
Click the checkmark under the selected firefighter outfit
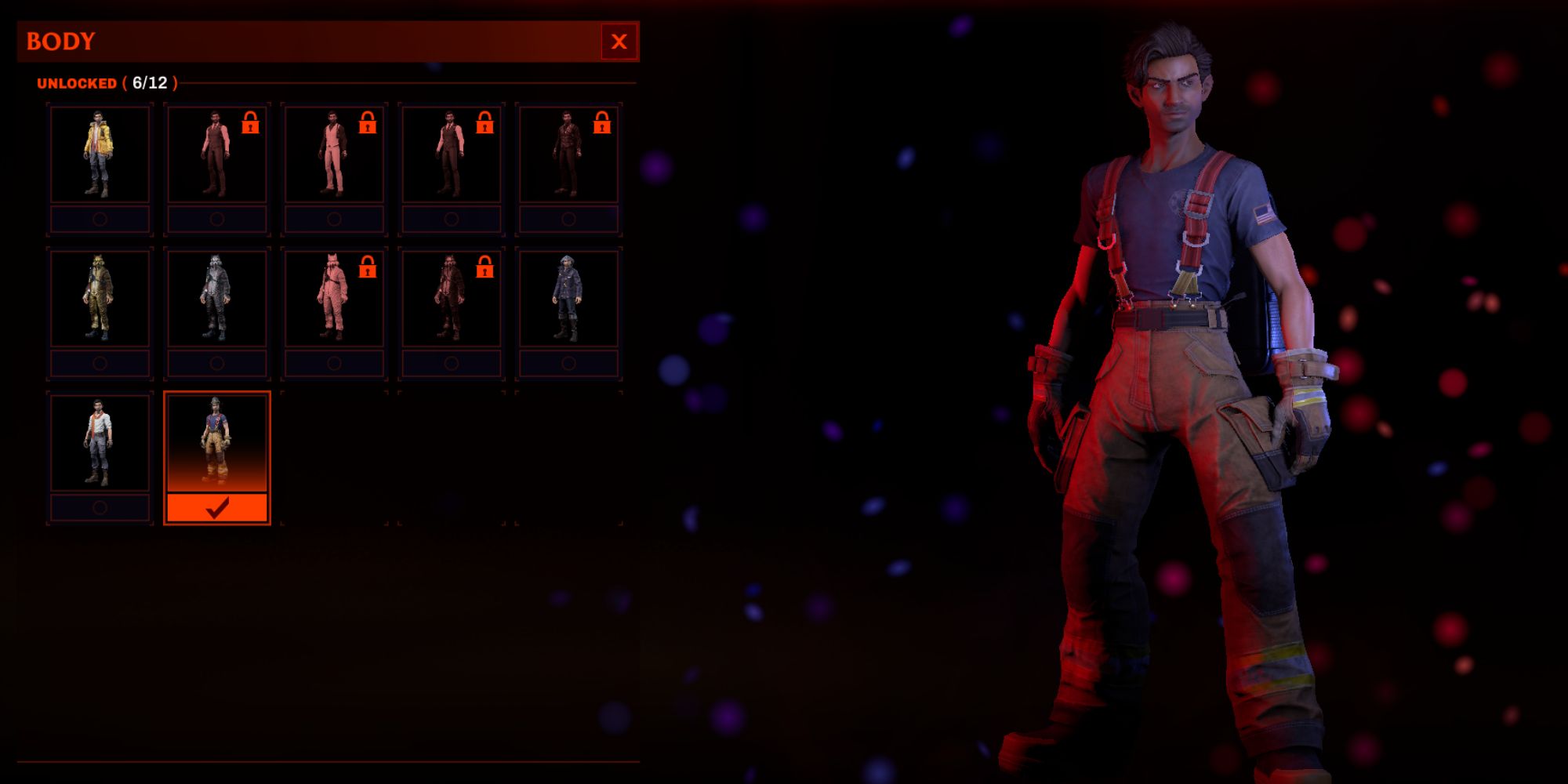coord(217,506)
